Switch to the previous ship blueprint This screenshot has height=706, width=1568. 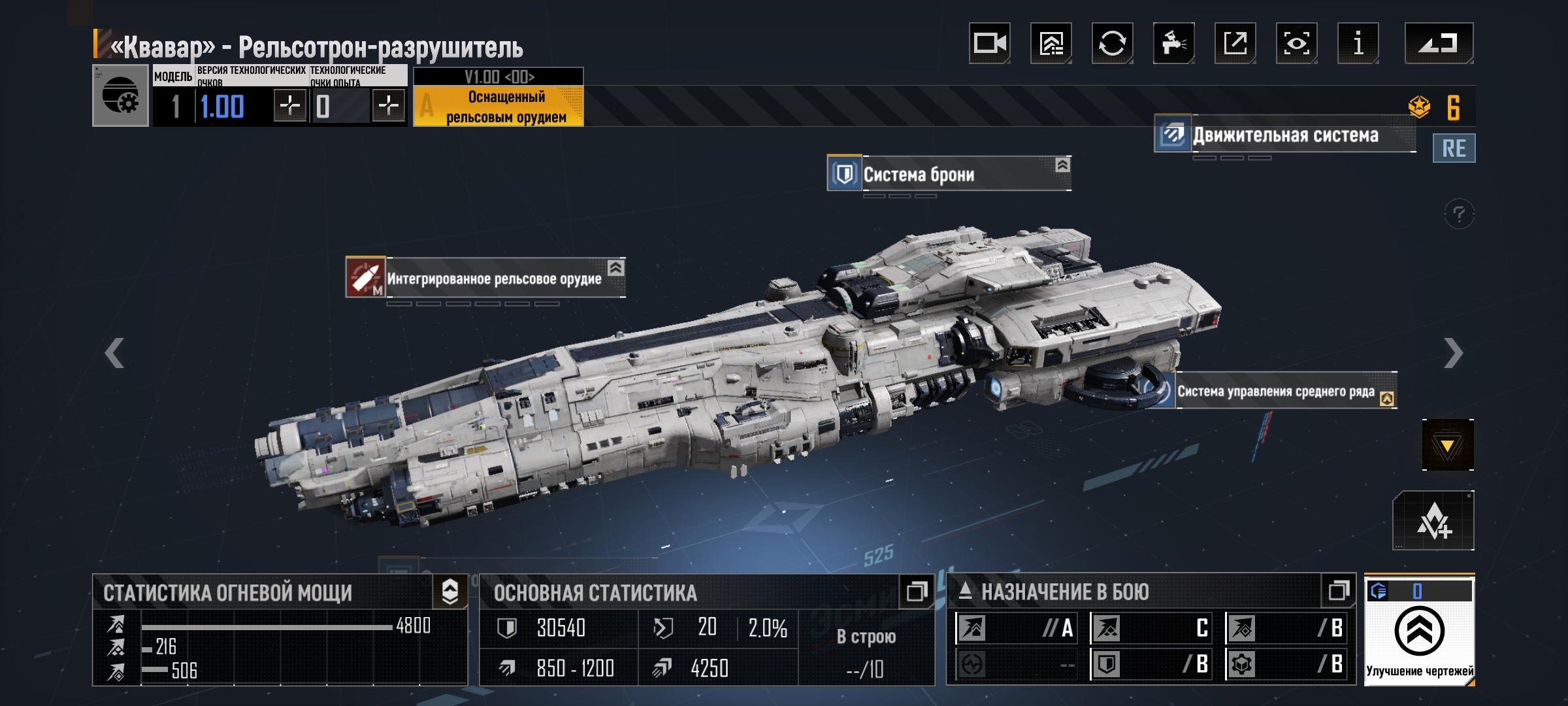tap(115, 353)
